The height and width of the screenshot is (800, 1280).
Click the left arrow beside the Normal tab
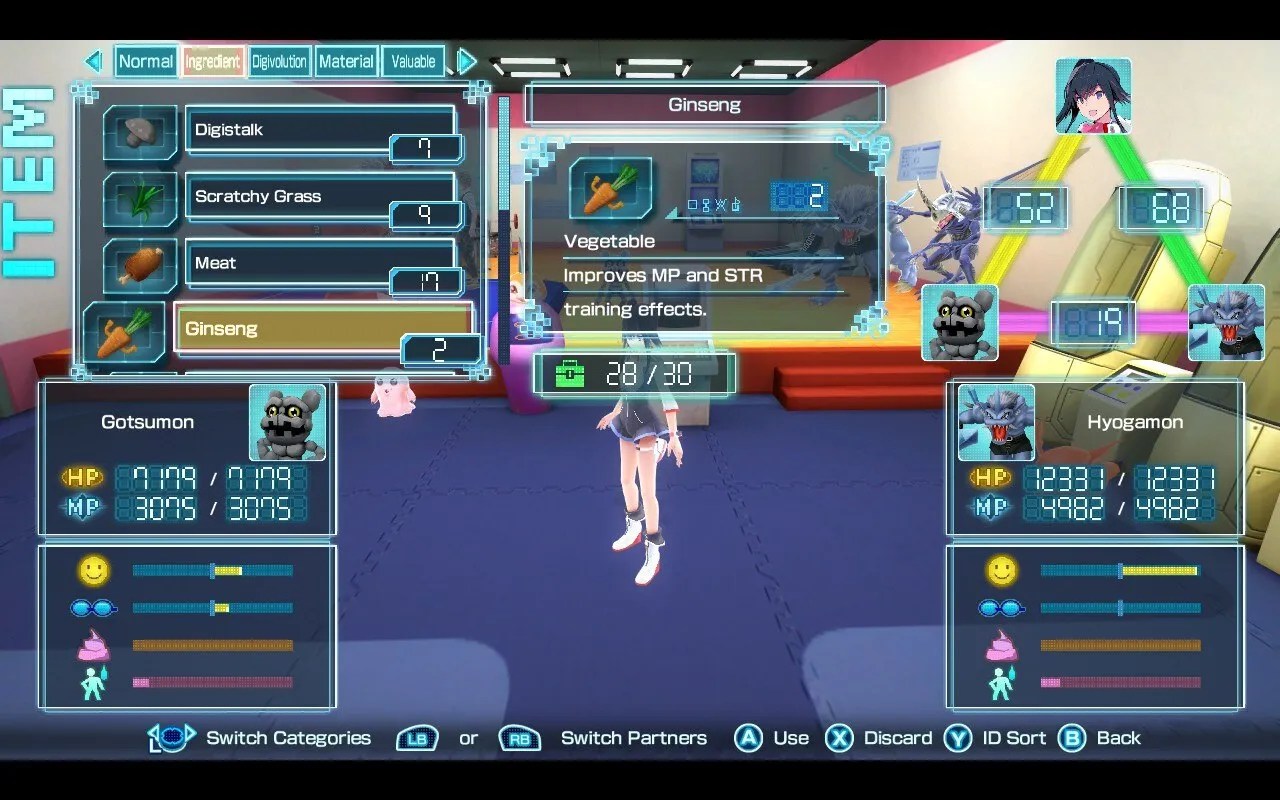[x=94, y=61]
